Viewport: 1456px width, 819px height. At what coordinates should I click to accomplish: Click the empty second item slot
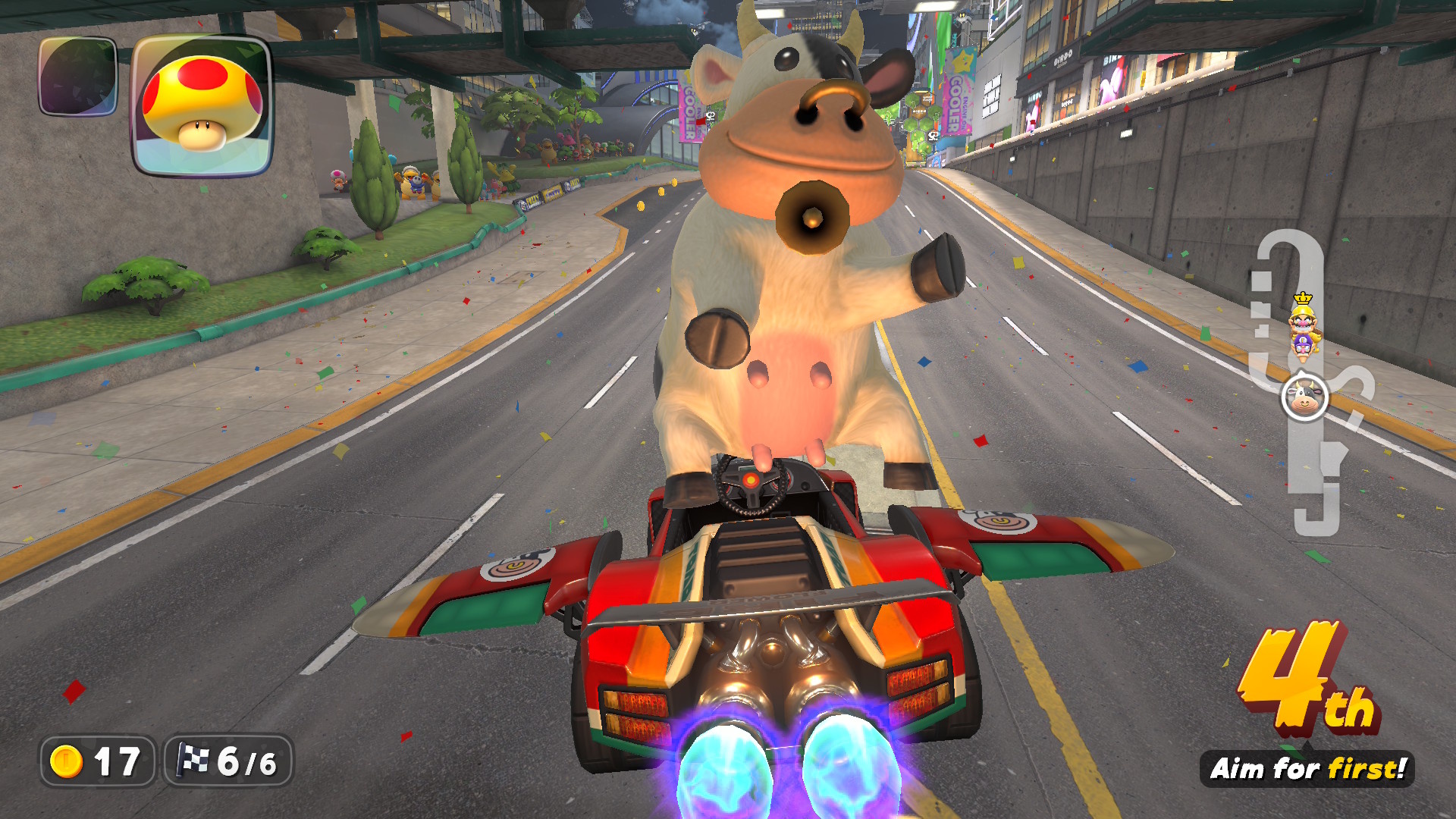(78, 76)
